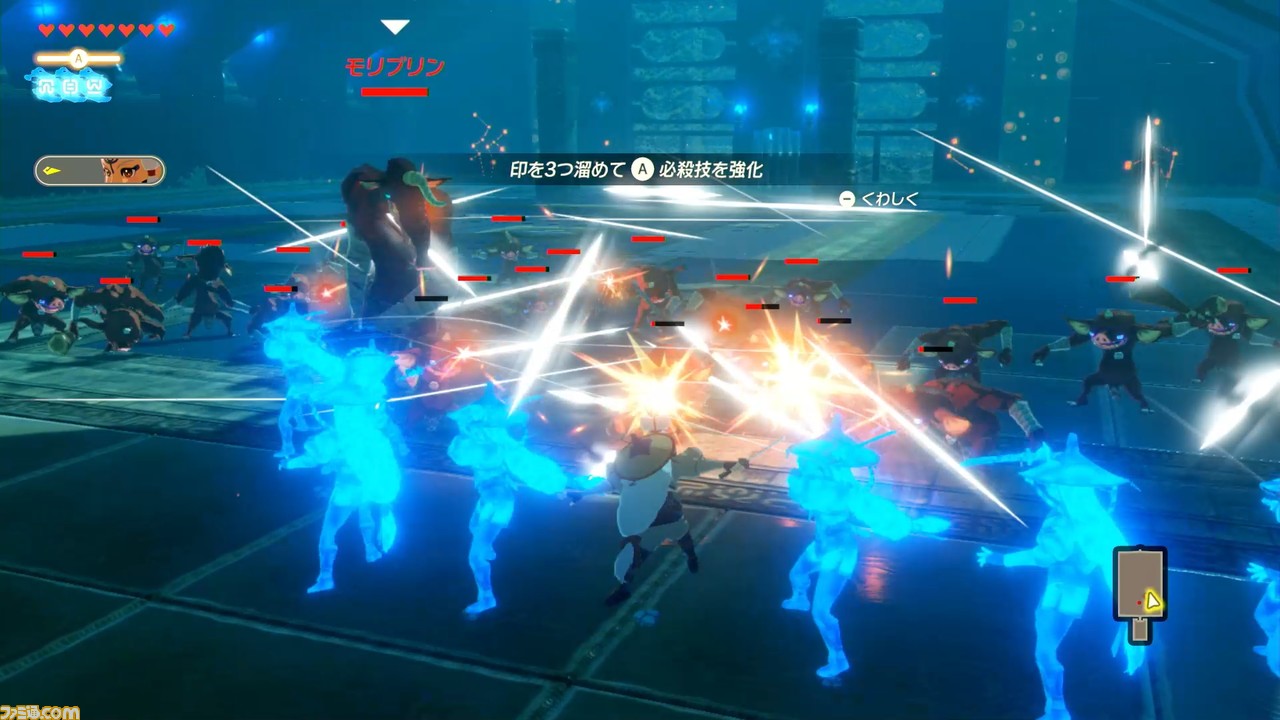Click the glowing A special attack gauge

tap(76, 58)
